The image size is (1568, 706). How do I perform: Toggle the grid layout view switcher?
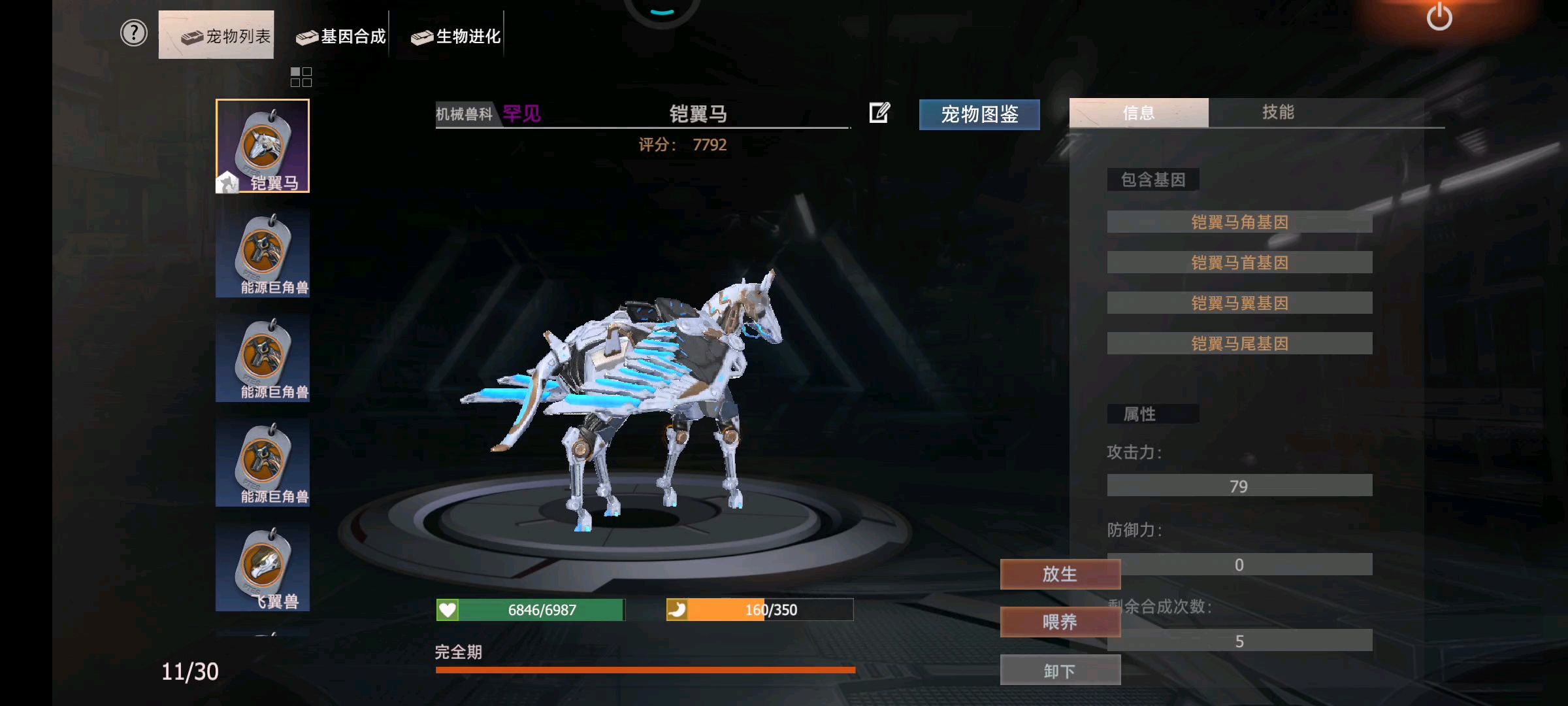coord(301,78)
